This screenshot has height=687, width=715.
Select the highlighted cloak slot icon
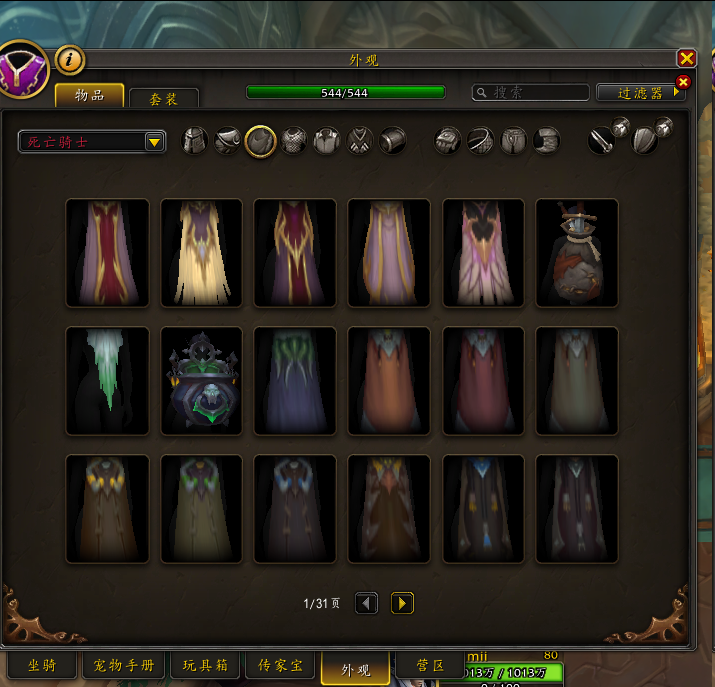(261, 140)
